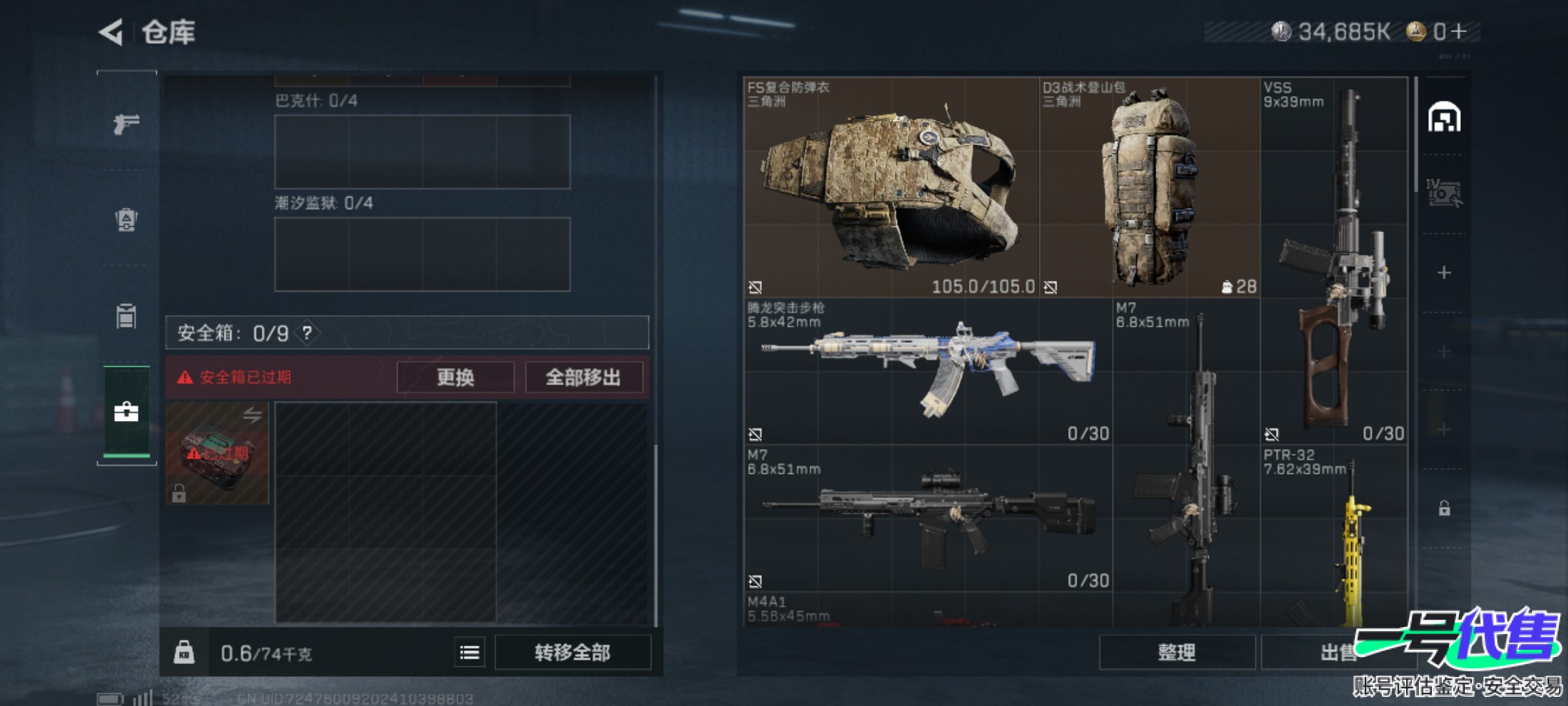The image size is (1568, 706).
Task: Select the FS复合防弹衣 armor vest
Action: [891, 187]
